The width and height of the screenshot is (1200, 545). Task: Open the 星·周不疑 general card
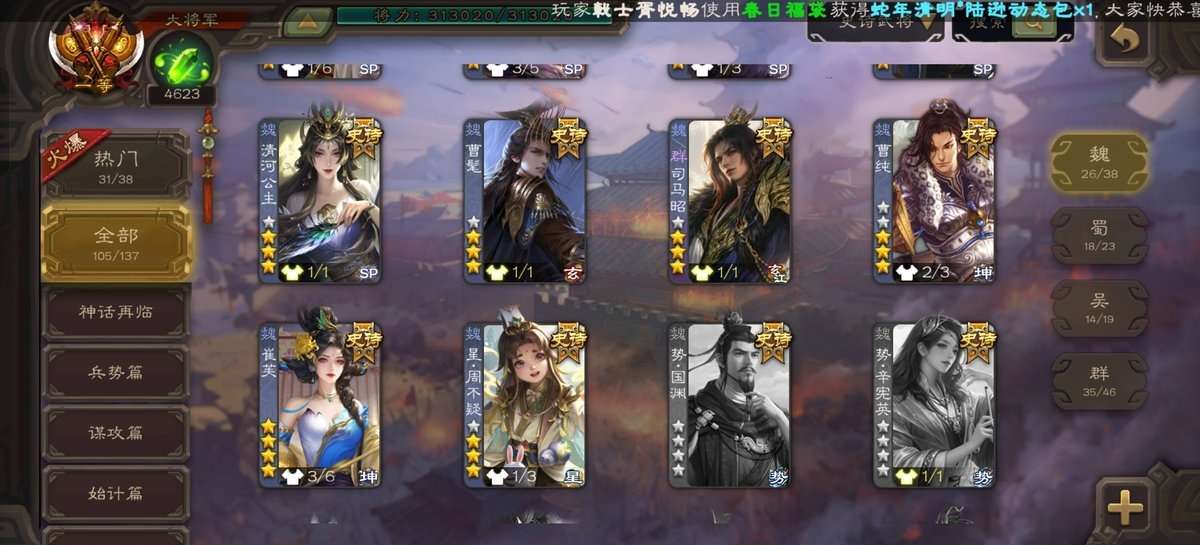pos(525,405)
